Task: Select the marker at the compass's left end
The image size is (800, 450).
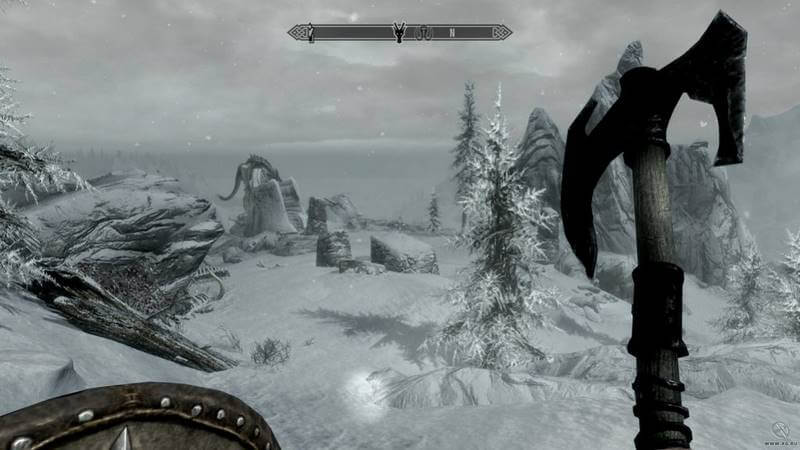Action: click(x=311, y=32)
